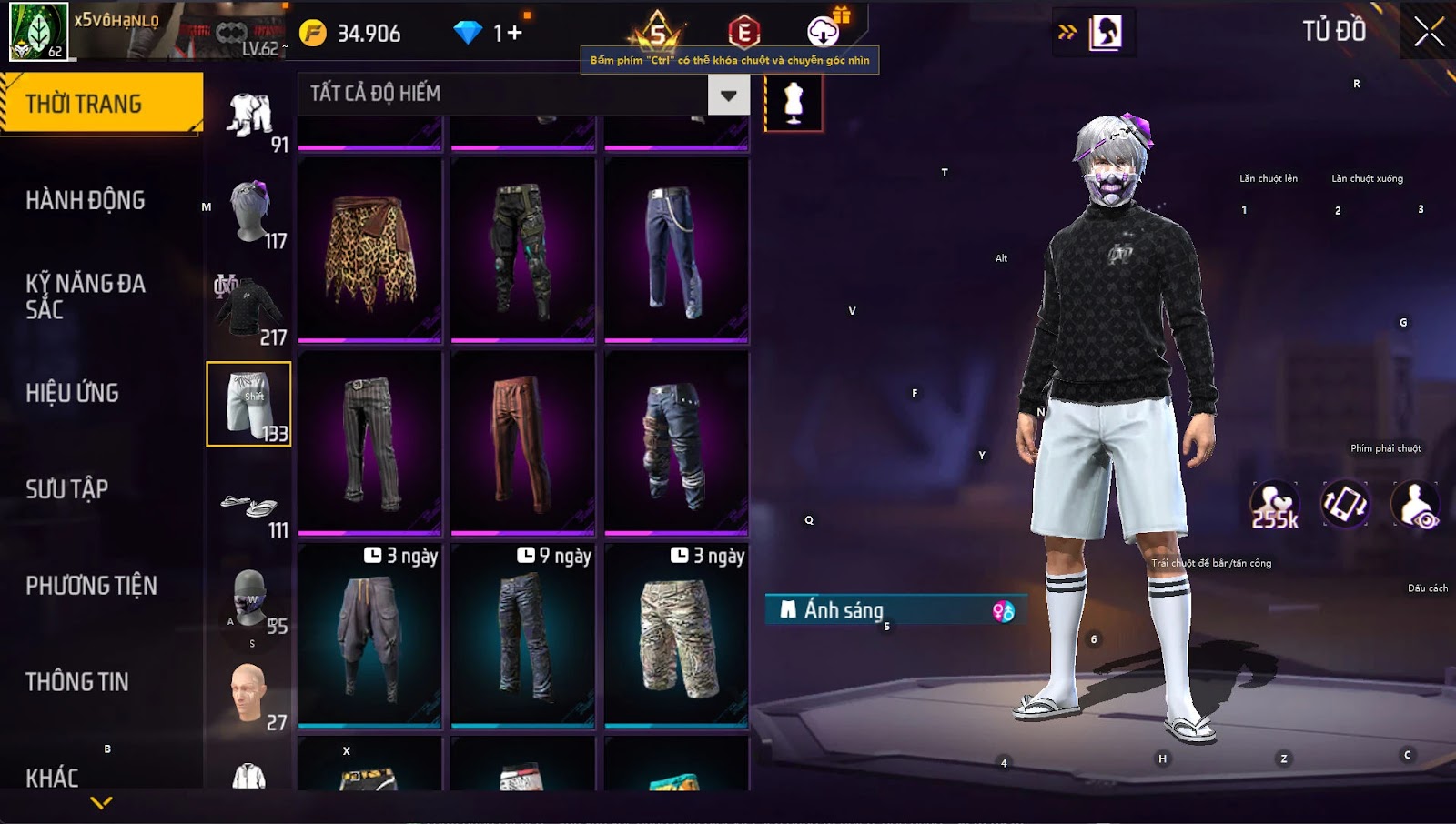Open Phương Tiện menu

[91, 586]
